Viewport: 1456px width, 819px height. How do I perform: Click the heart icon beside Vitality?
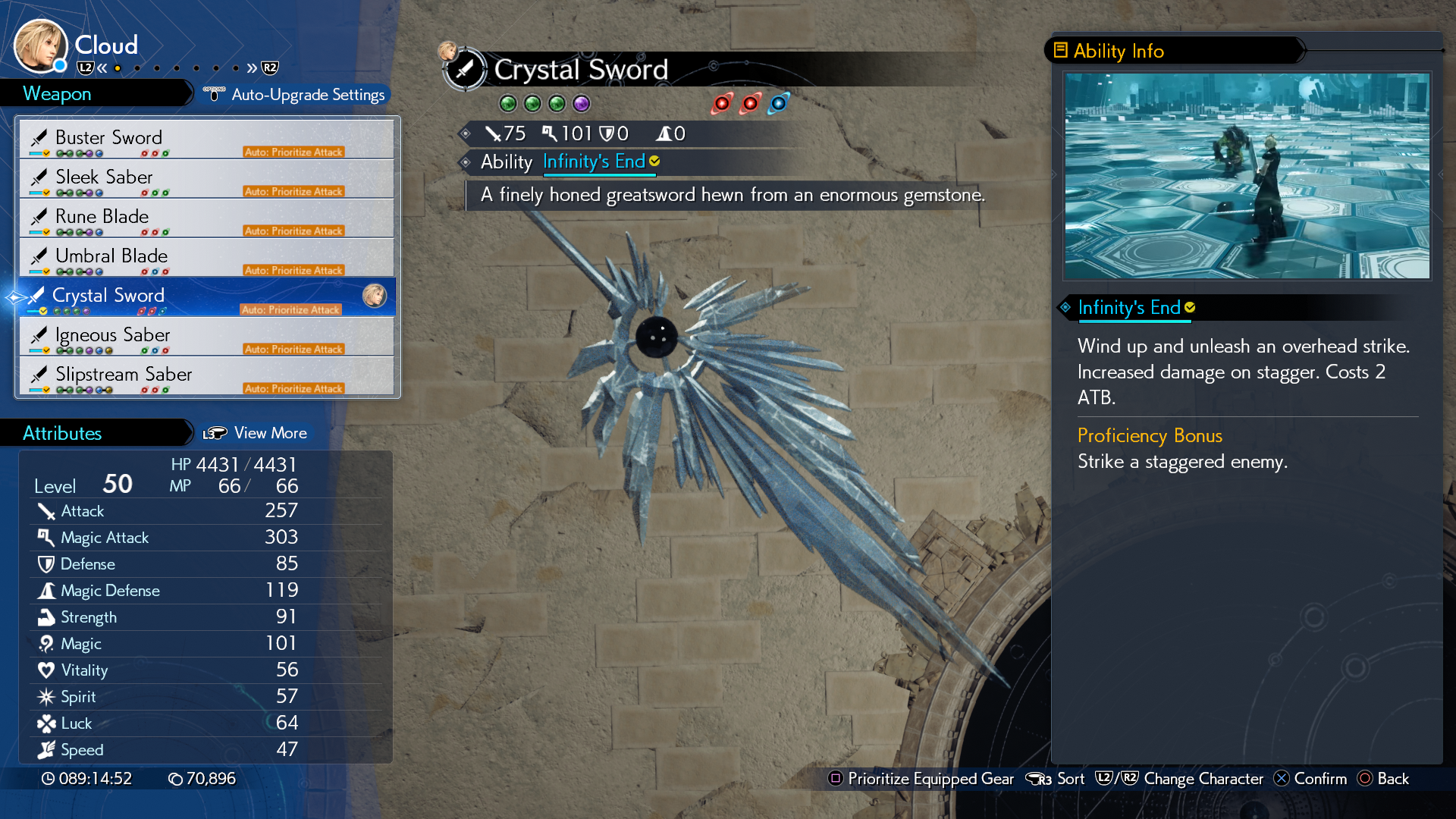[46, 670]
